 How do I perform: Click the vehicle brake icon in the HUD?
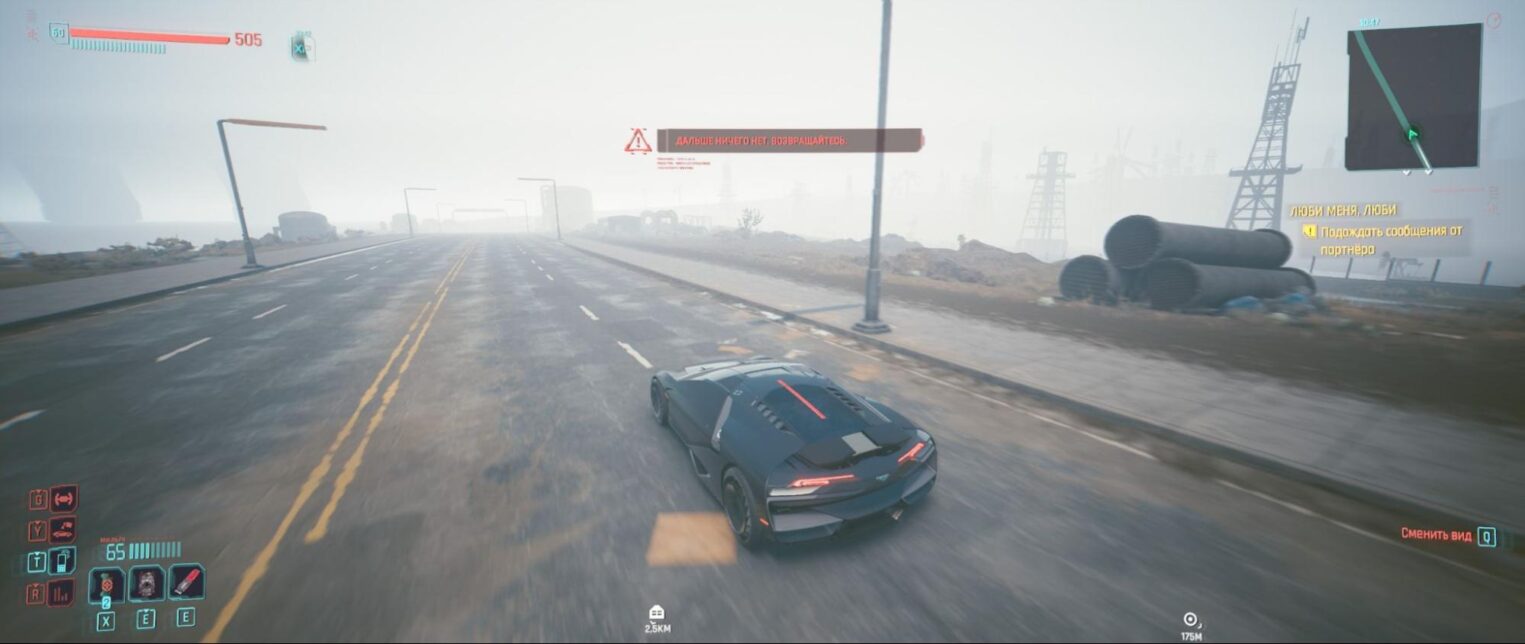[x=64, y=498]
